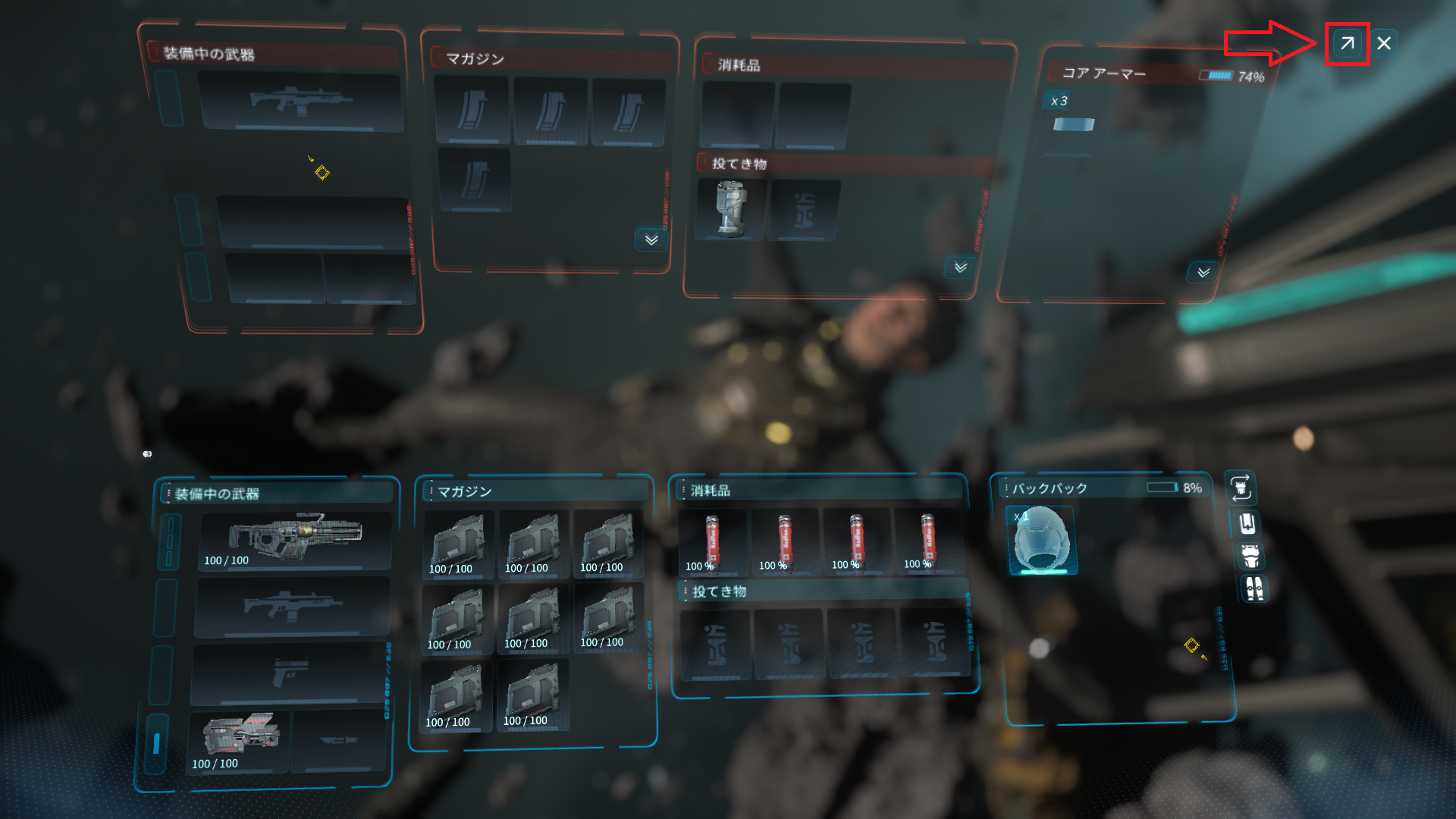Select a red stim canister in 消耗品 panel
Image resolution: width=1456 pixels, height=819 pixels.
pos(711,540)
